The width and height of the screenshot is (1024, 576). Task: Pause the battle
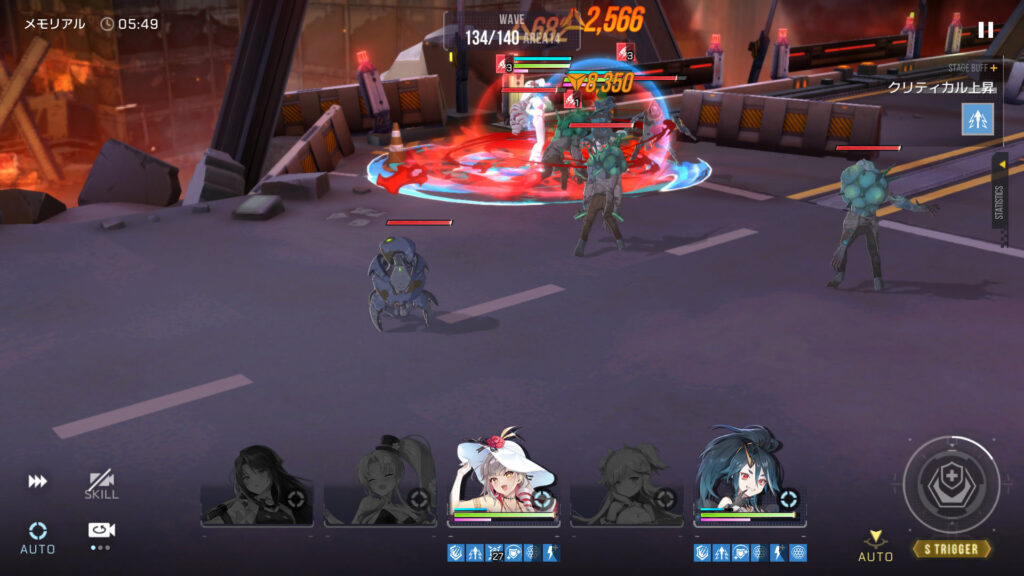pyautogui.click(x=986, y=30)
